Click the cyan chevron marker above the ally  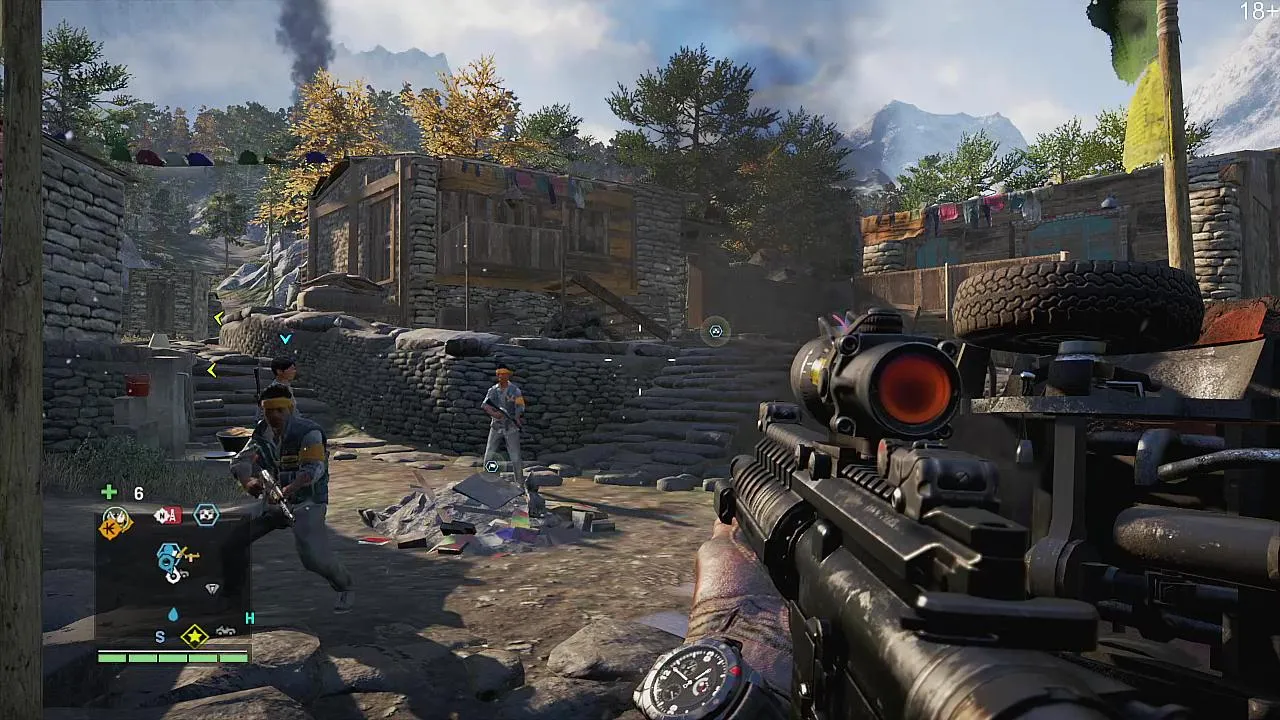click(x=285, y=340)
